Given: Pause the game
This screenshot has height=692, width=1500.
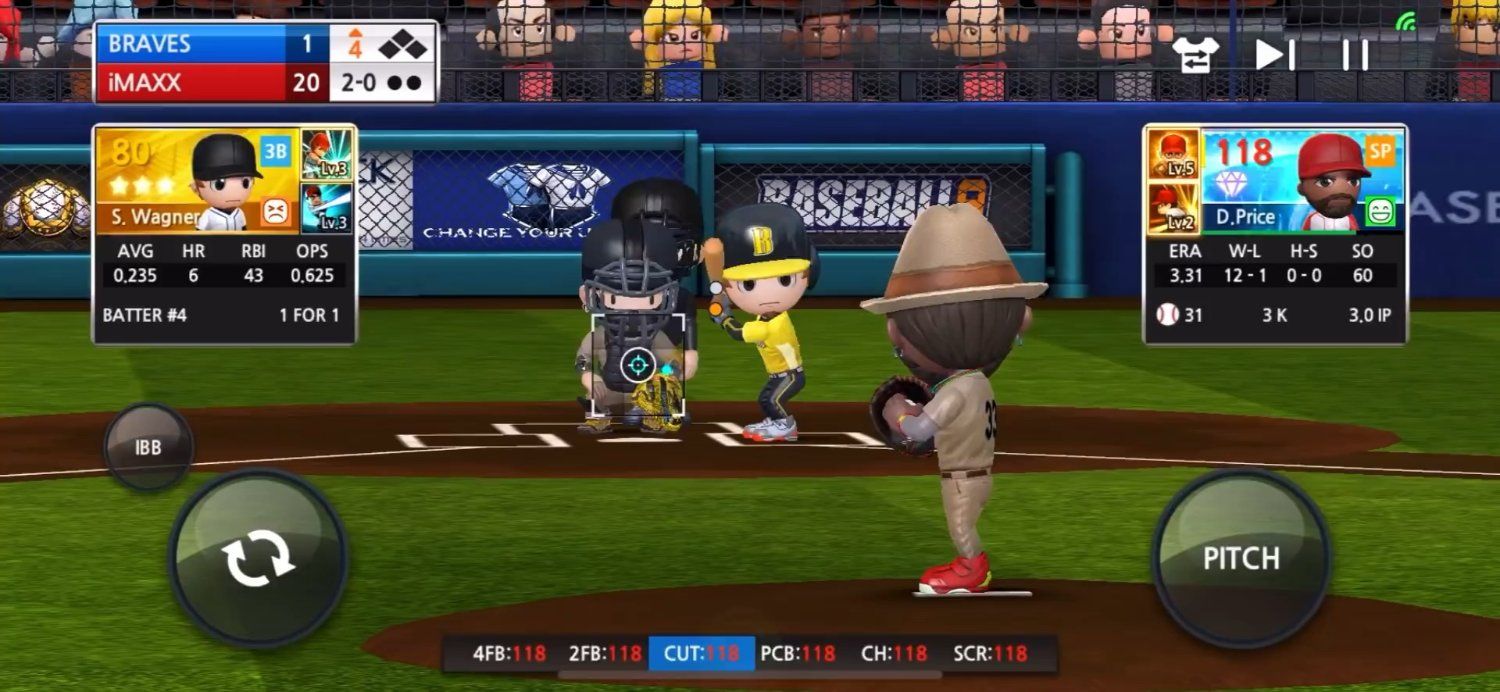Looking at the screenshot, I should pyautogui.click(x=1355, y=54).
